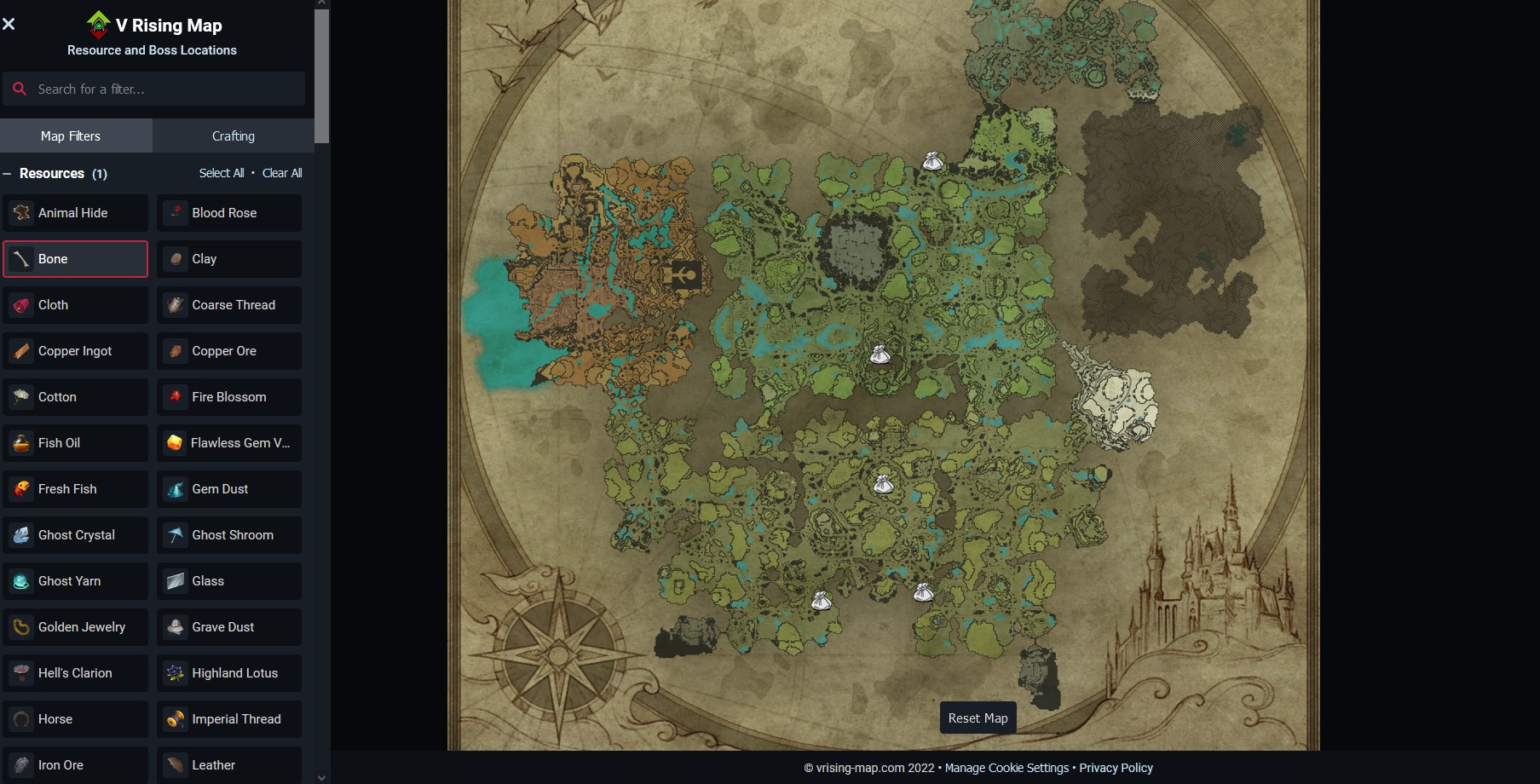Image resolution: width=1540 pixels, height=784 pixels.
Task: Switch to the Crafting tab
Action: (x=232, y=135)
